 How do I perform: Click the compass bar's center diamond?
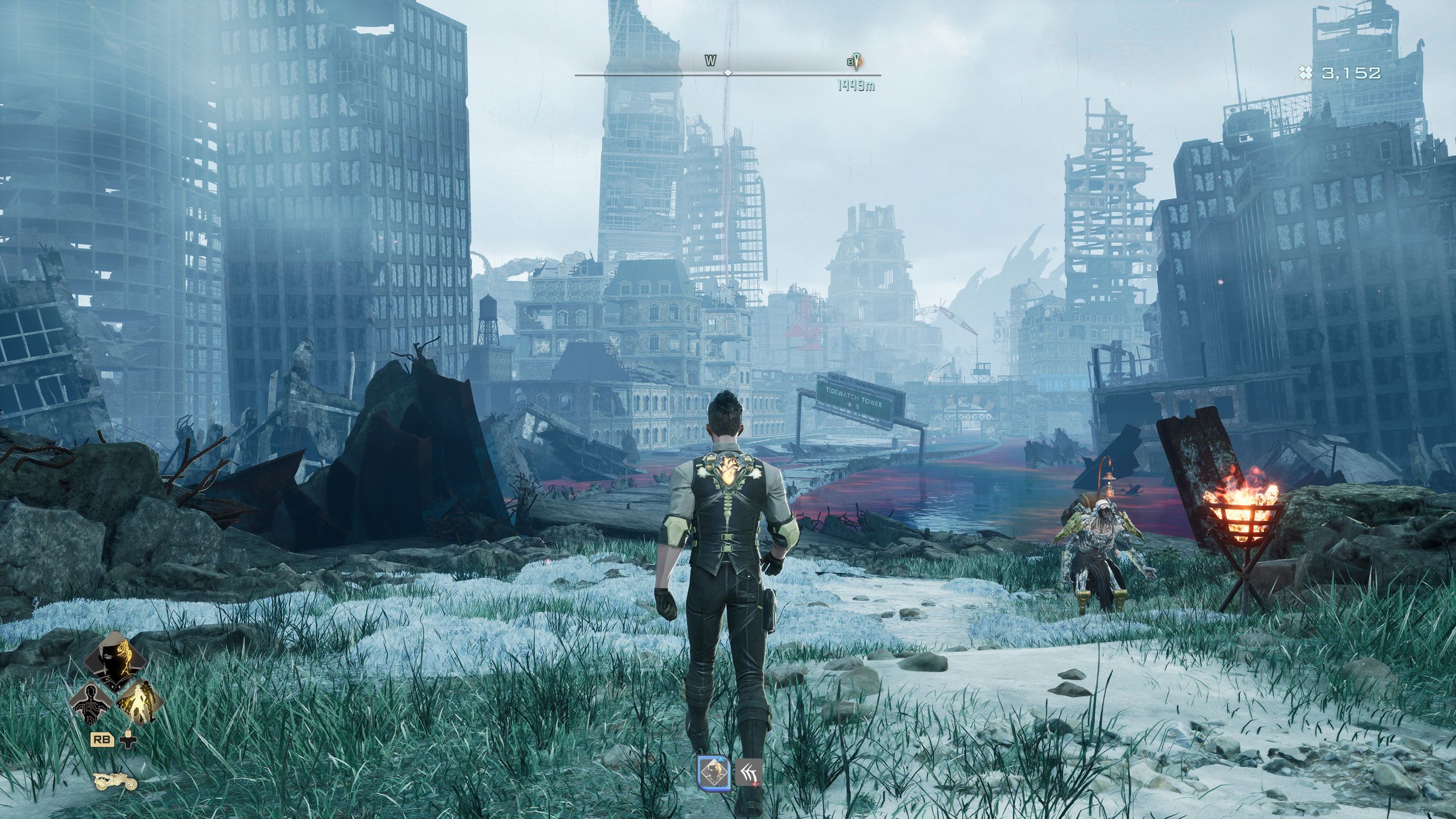pyautogui.click(x=727, y=73)
